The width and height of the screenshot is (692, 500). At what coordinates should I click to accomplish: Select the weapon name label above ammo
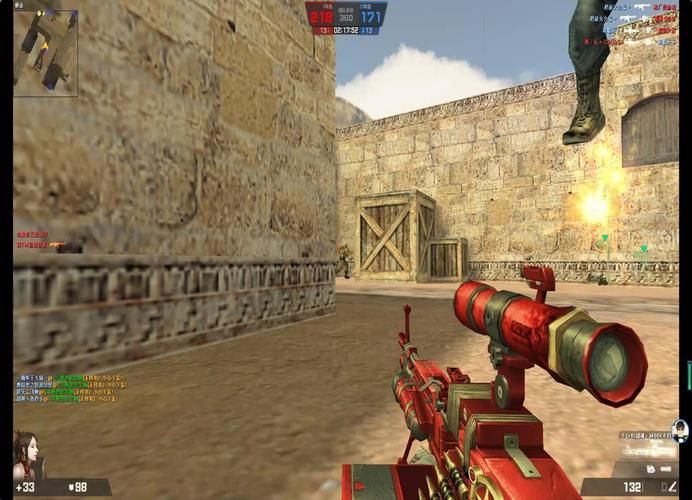[642, 437]
